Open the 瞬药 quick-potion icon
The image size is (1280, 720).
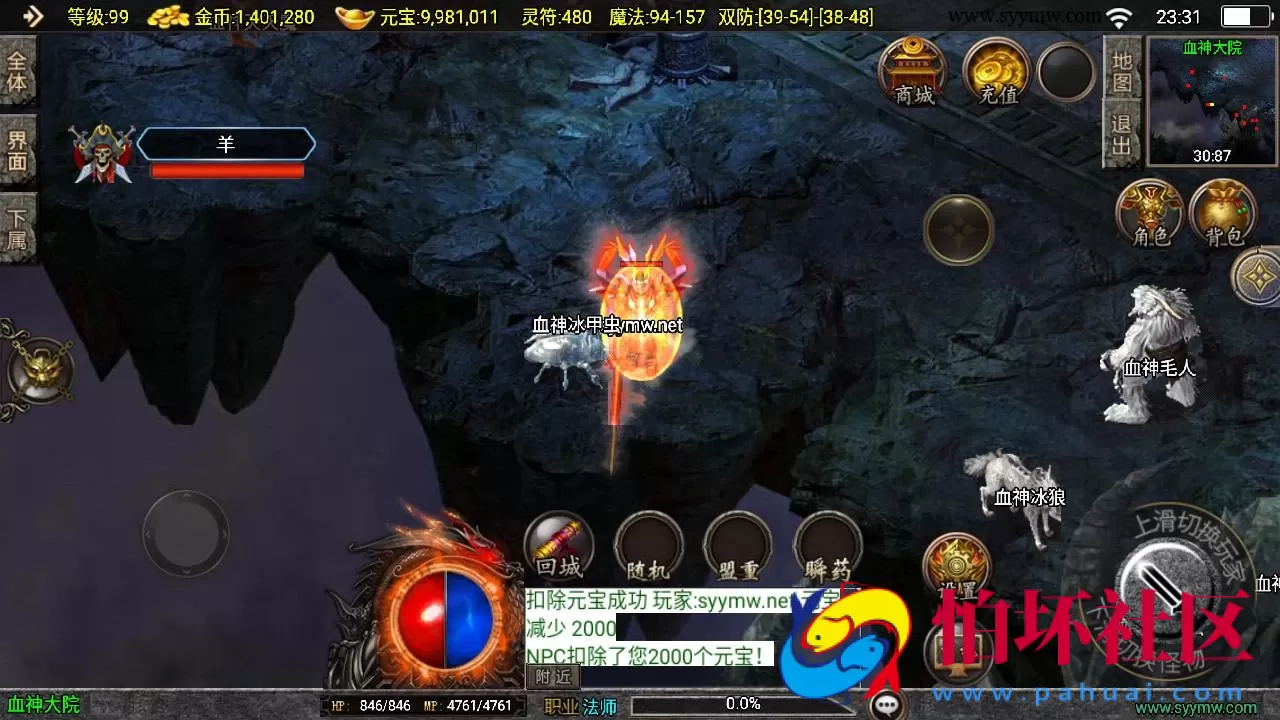coord(827,545)
